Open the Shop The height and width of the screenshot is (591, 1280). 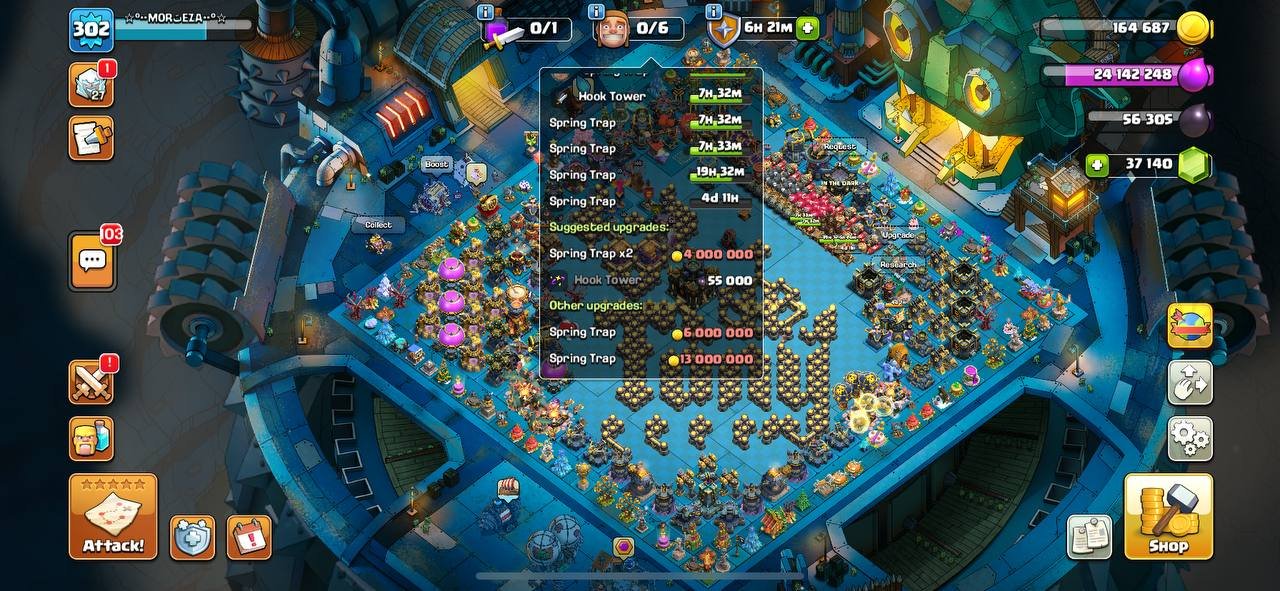point(1168,516)
